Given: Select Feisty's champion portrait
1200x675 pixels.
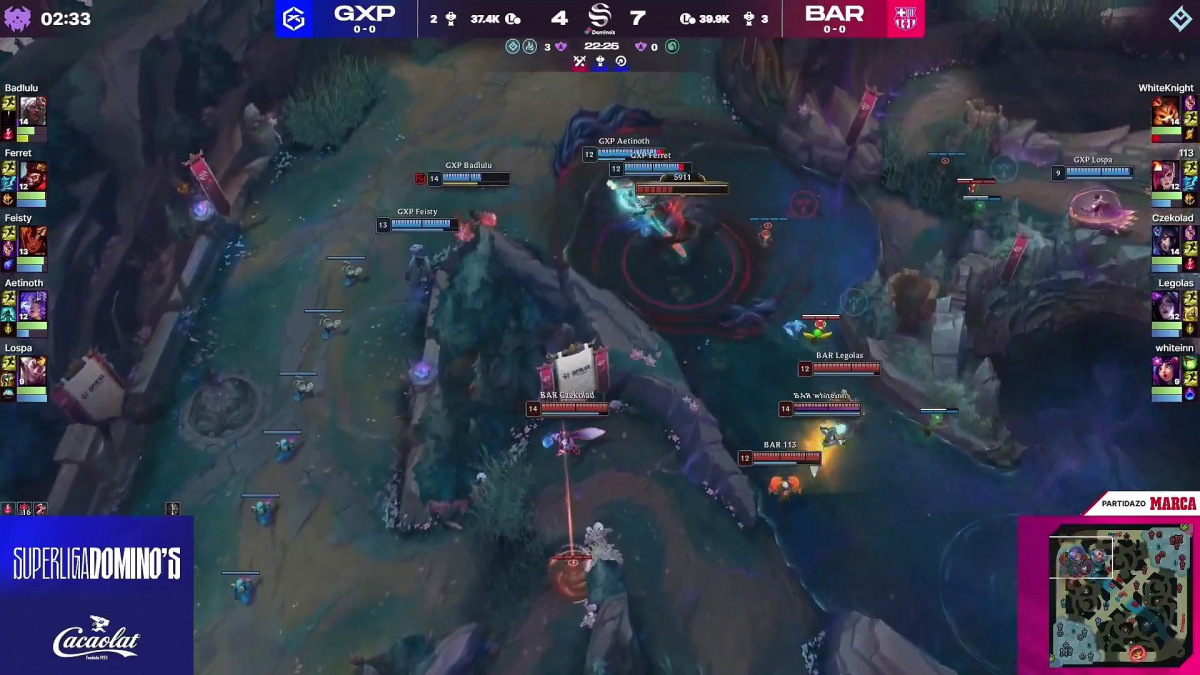Looking at the screenshot, I should (31, 240).
